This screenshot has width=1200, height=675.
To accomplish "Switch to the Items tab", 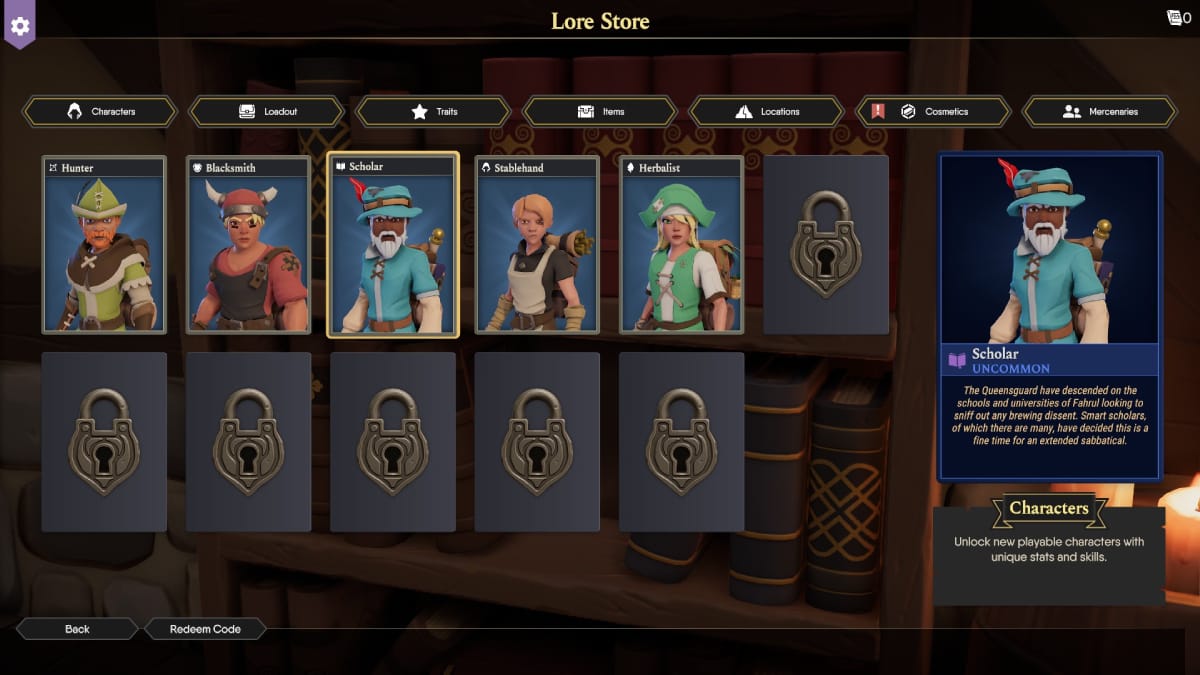I will (x=601, y=112).
